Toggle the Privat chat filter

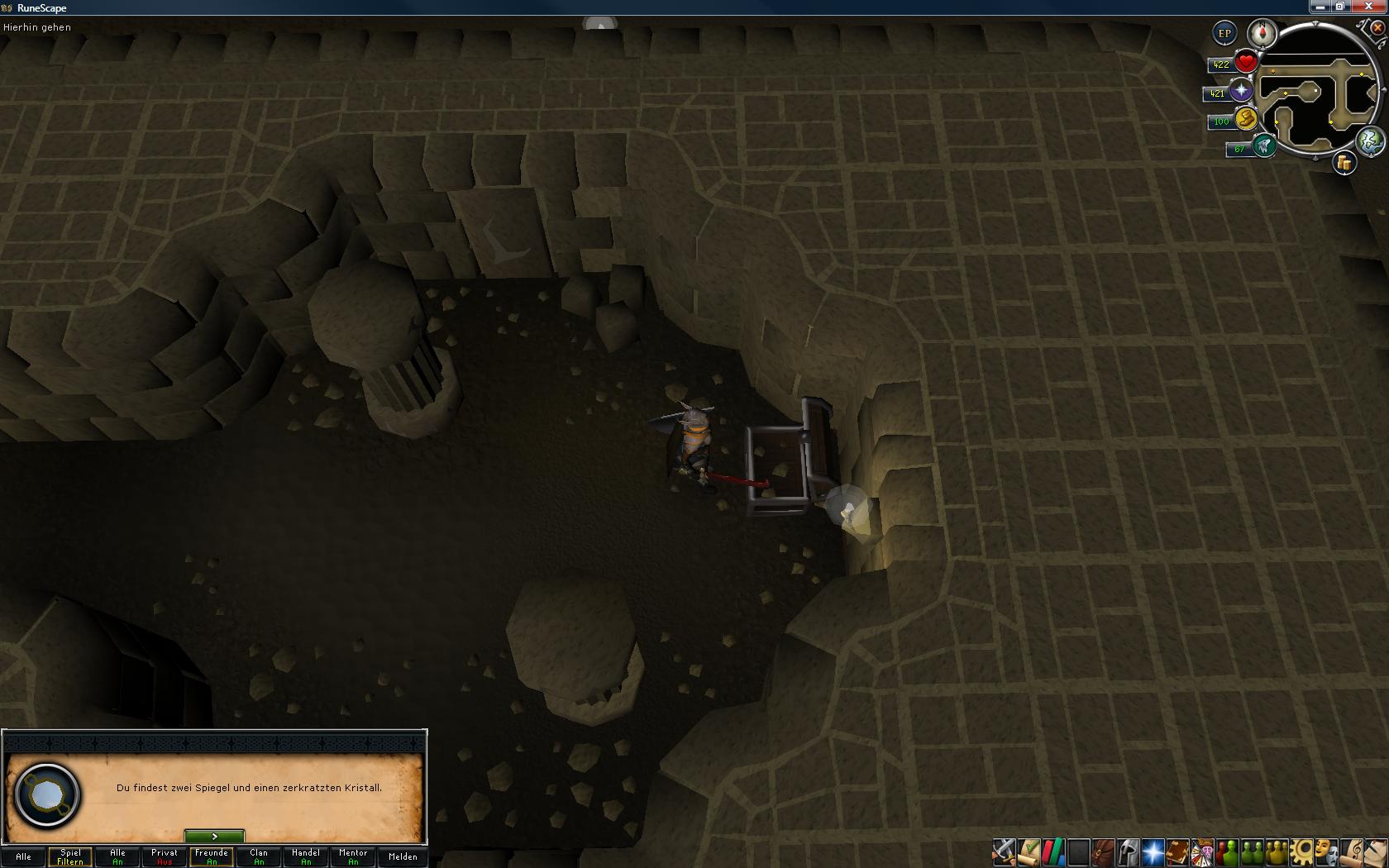(x=165, y=856)
